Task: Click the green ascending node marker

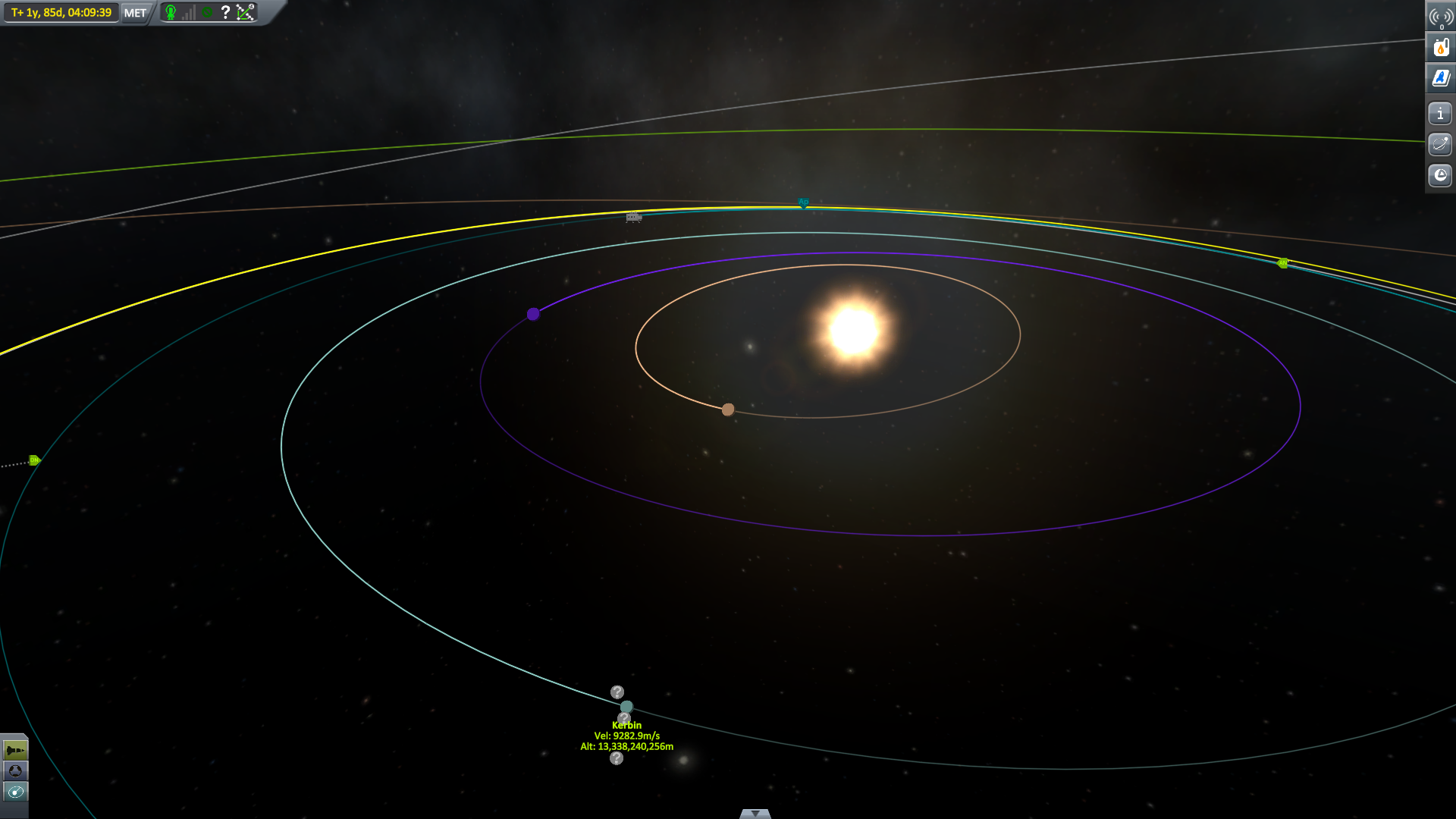Action: 1282,263
